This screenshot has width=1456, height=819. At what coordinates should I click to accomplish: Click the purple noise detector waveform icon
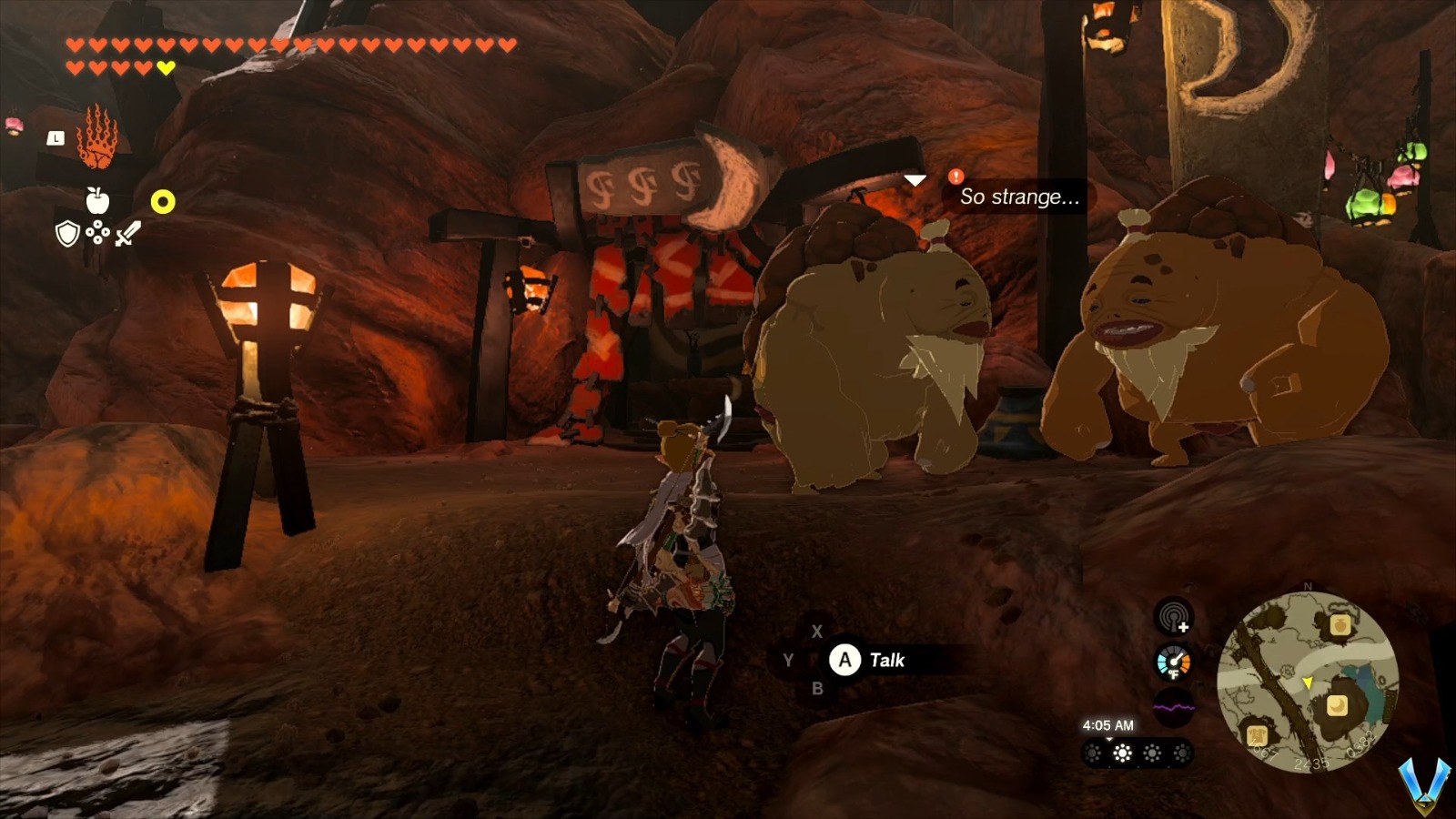click(x=1173, y=707)
